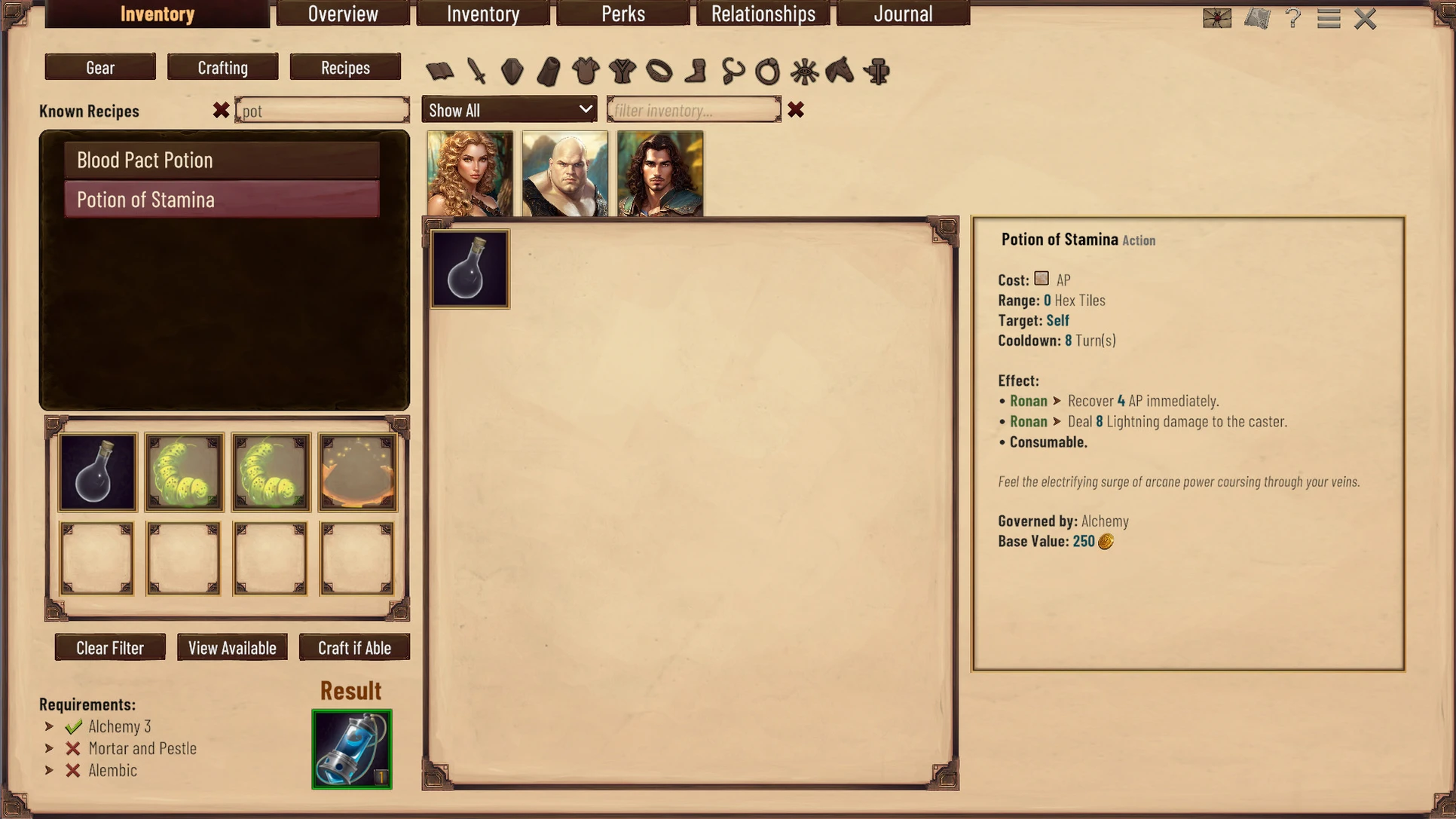Image resolution: width=1456 pixels, height=819 pixels.
Task: Switch to the Overview tab
Action: [x=343, y=14]
